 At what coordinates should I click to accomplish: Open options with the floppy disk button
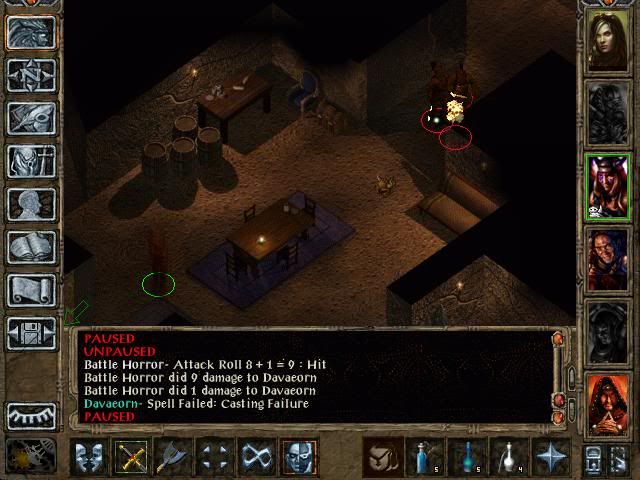[x=31, y=333]
